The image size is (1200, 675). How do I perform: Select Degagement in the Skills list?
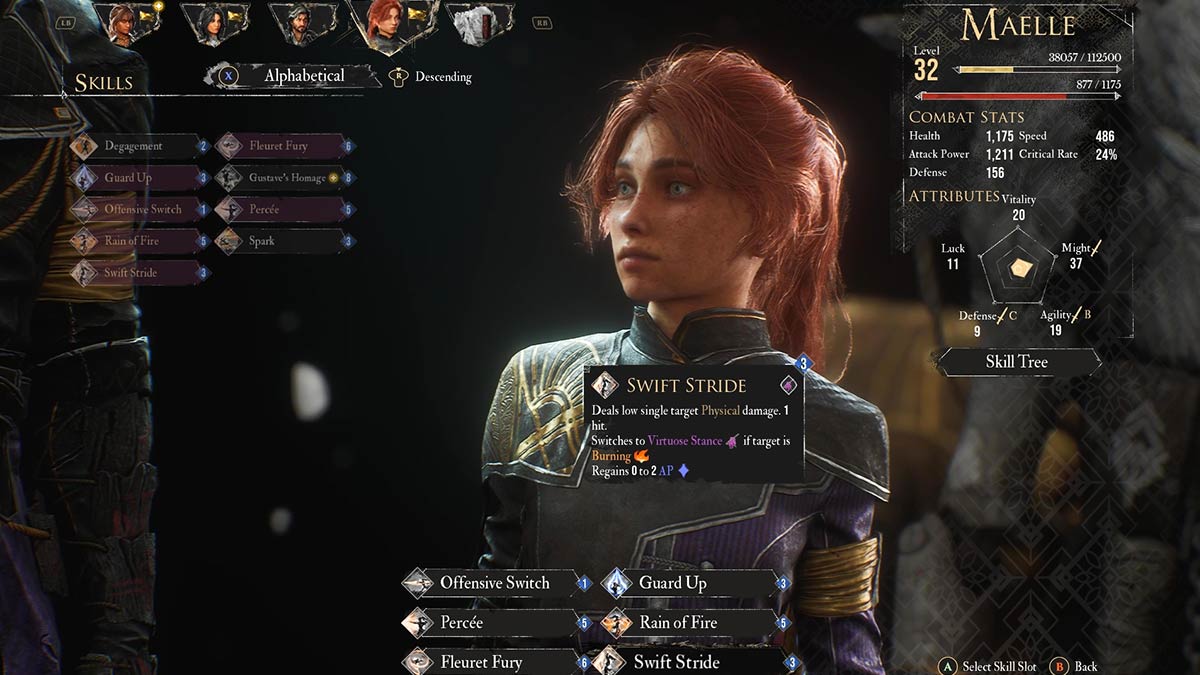pyautogui.click(x=133, y=146)
